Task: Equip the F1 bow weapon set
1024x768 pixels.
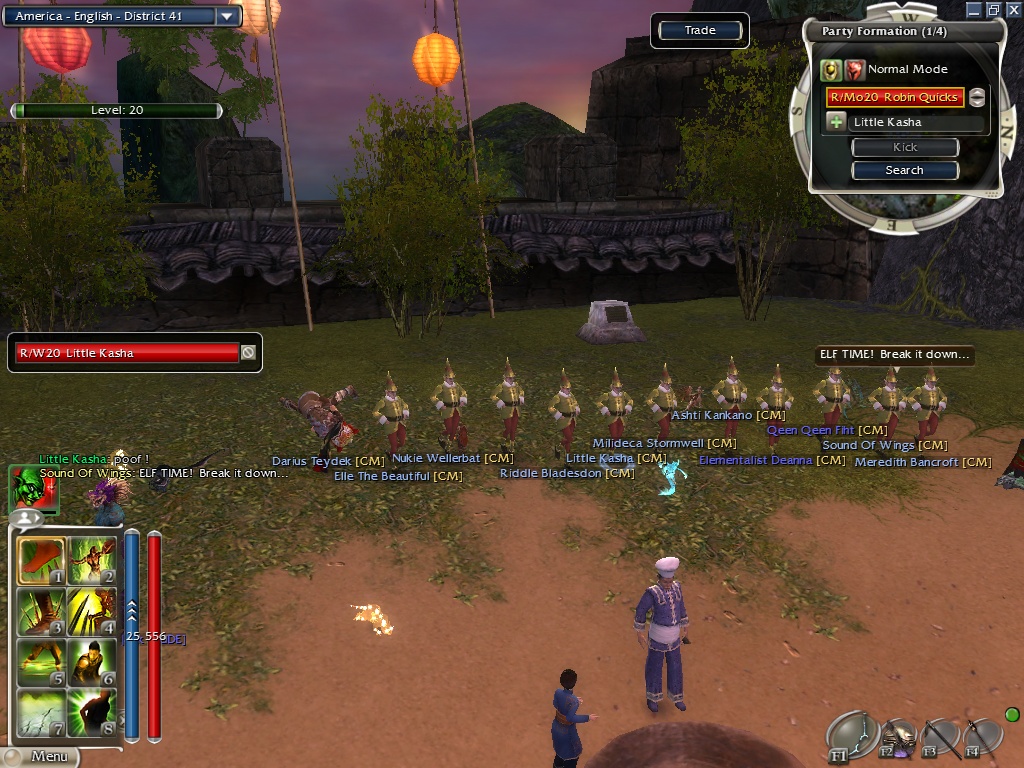Action: 850,738
